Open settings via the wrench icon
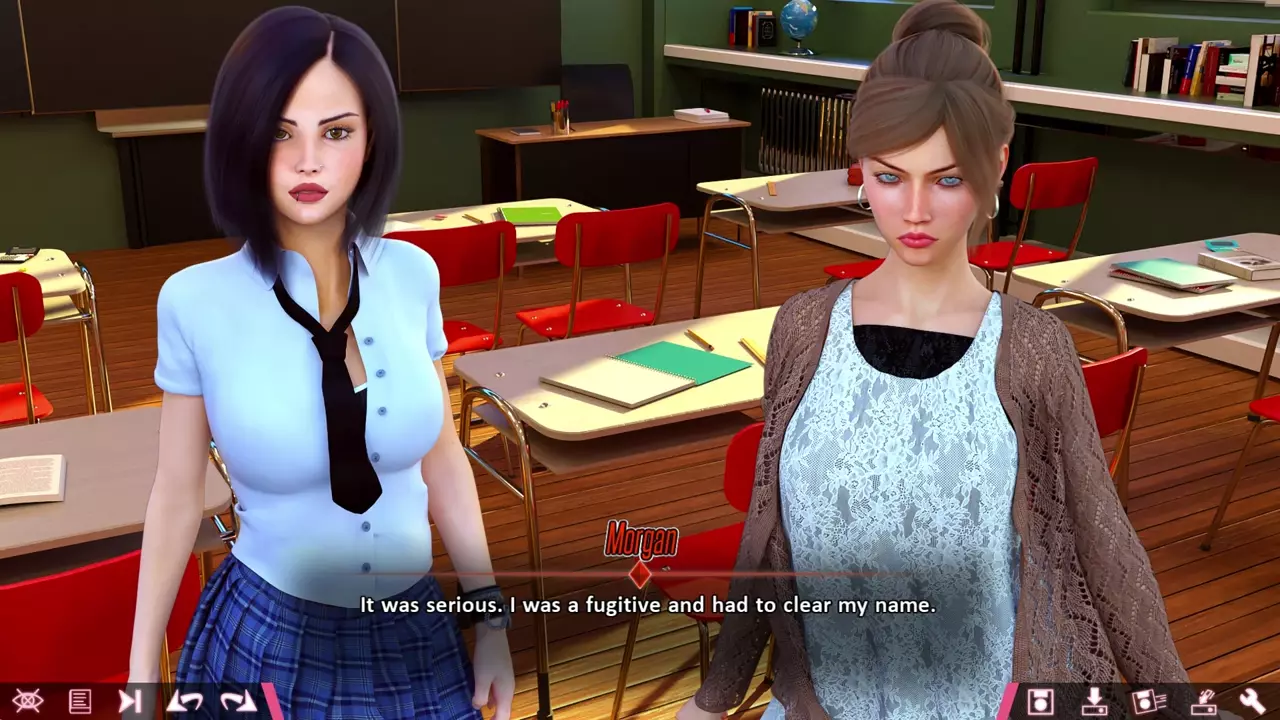Screen dimensions: 1280x720 pyautogui.click(x=1252, y=701)
